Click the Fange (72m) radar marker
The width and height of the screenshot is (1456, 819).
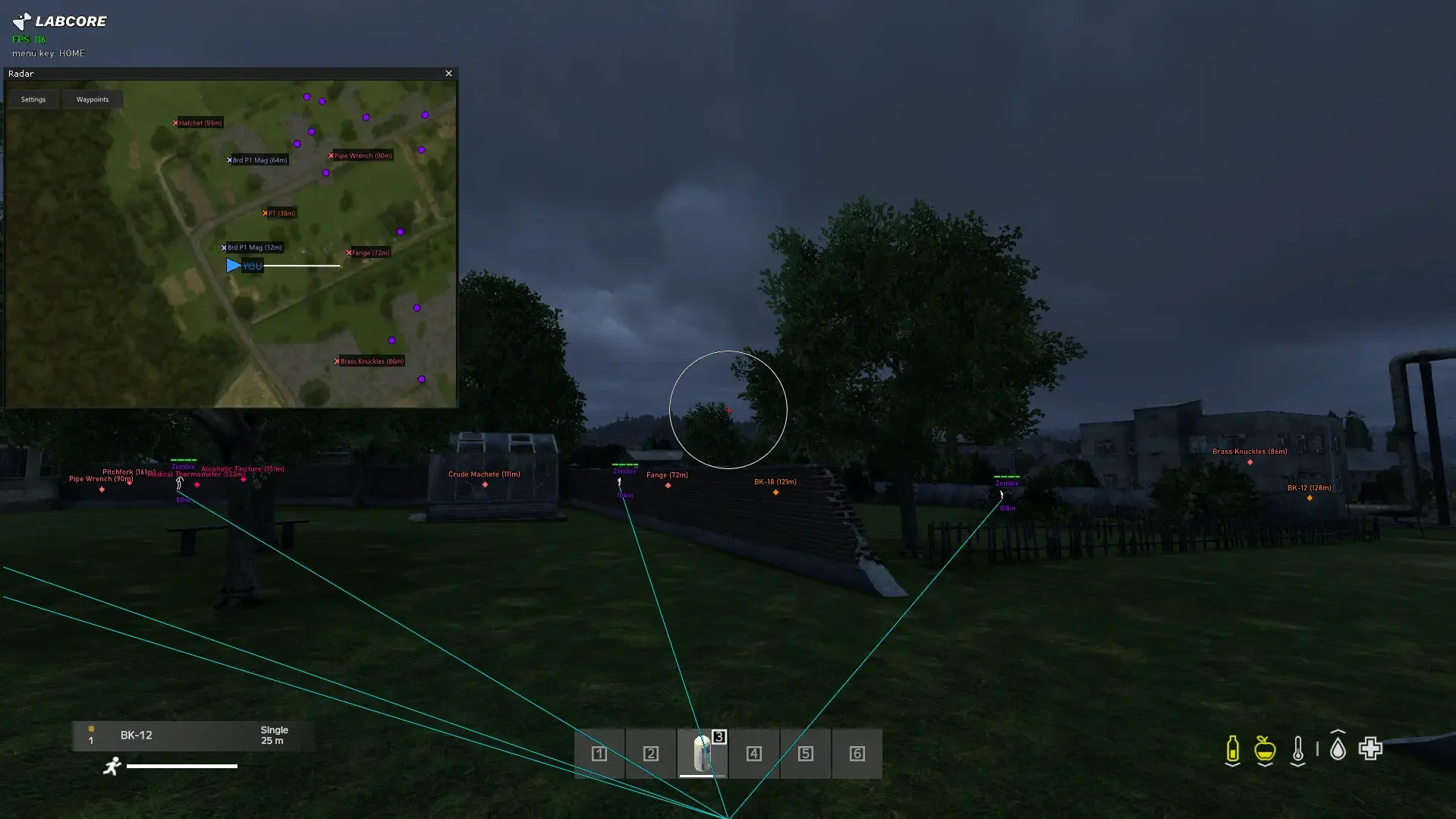pos(368,252)
